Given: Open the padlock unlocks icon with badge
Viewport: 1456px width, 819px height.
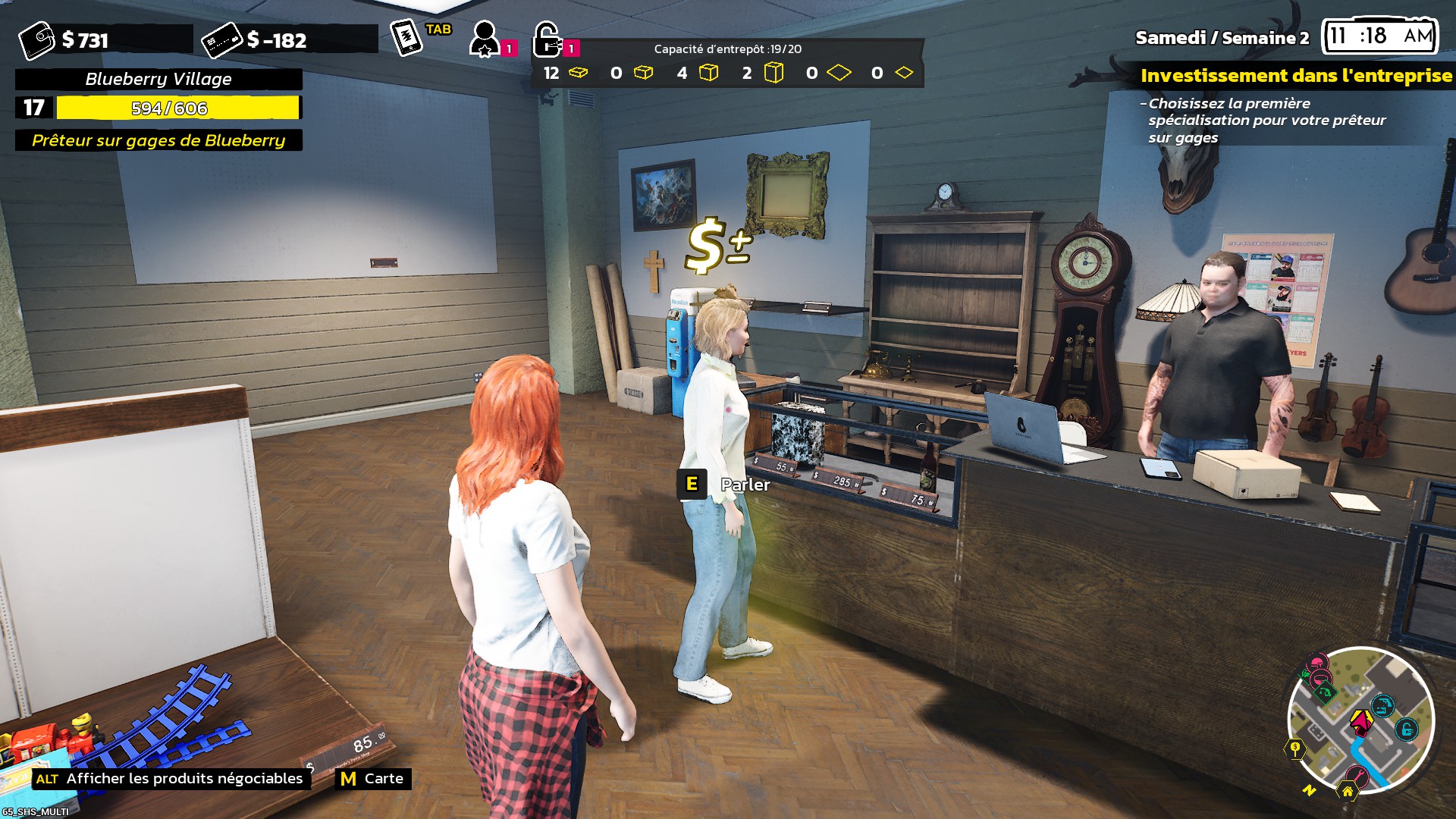Looking at the screenshot, I should [x=548, y=40].
